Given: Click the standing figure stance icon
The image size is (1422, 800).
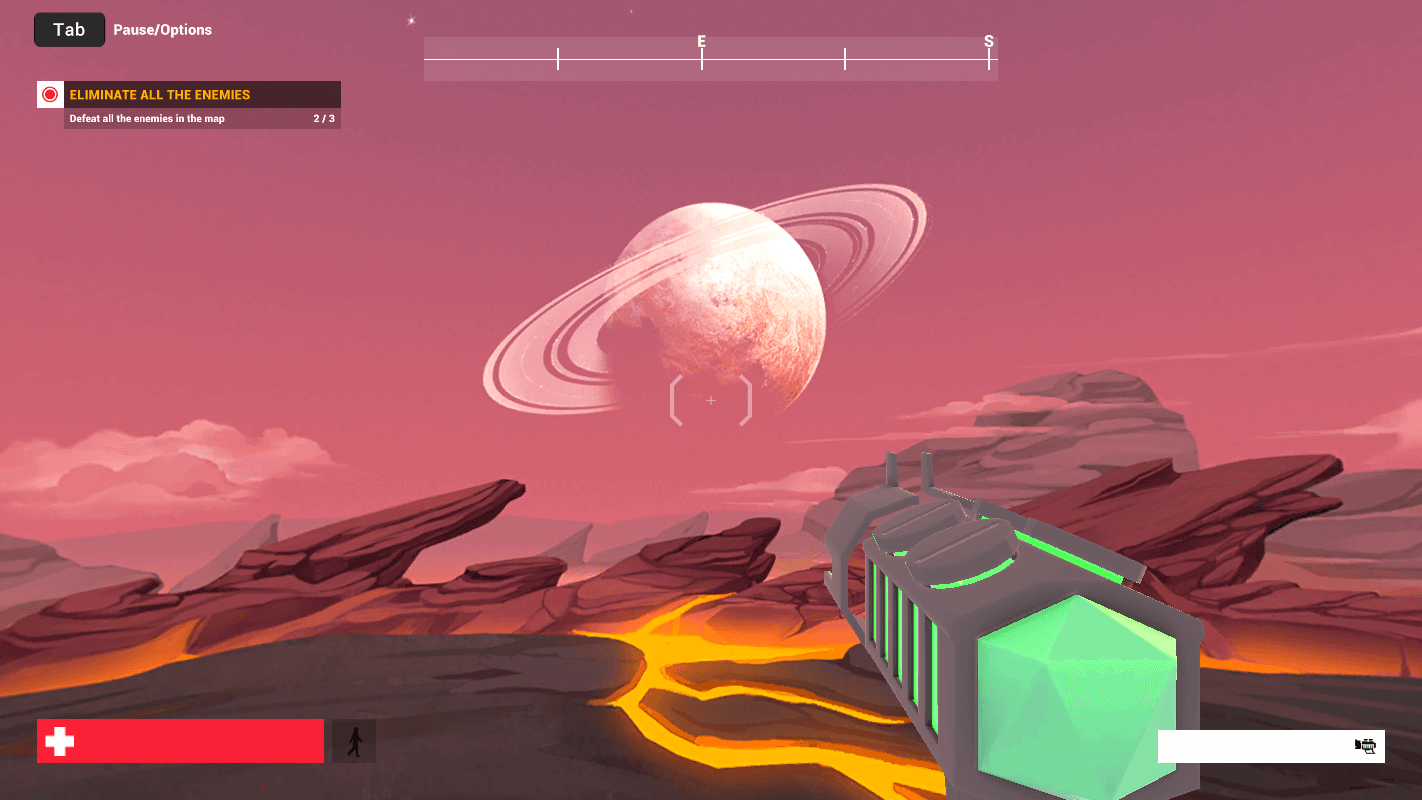Looking at the screenshot, I should click(x=354, y=741).
